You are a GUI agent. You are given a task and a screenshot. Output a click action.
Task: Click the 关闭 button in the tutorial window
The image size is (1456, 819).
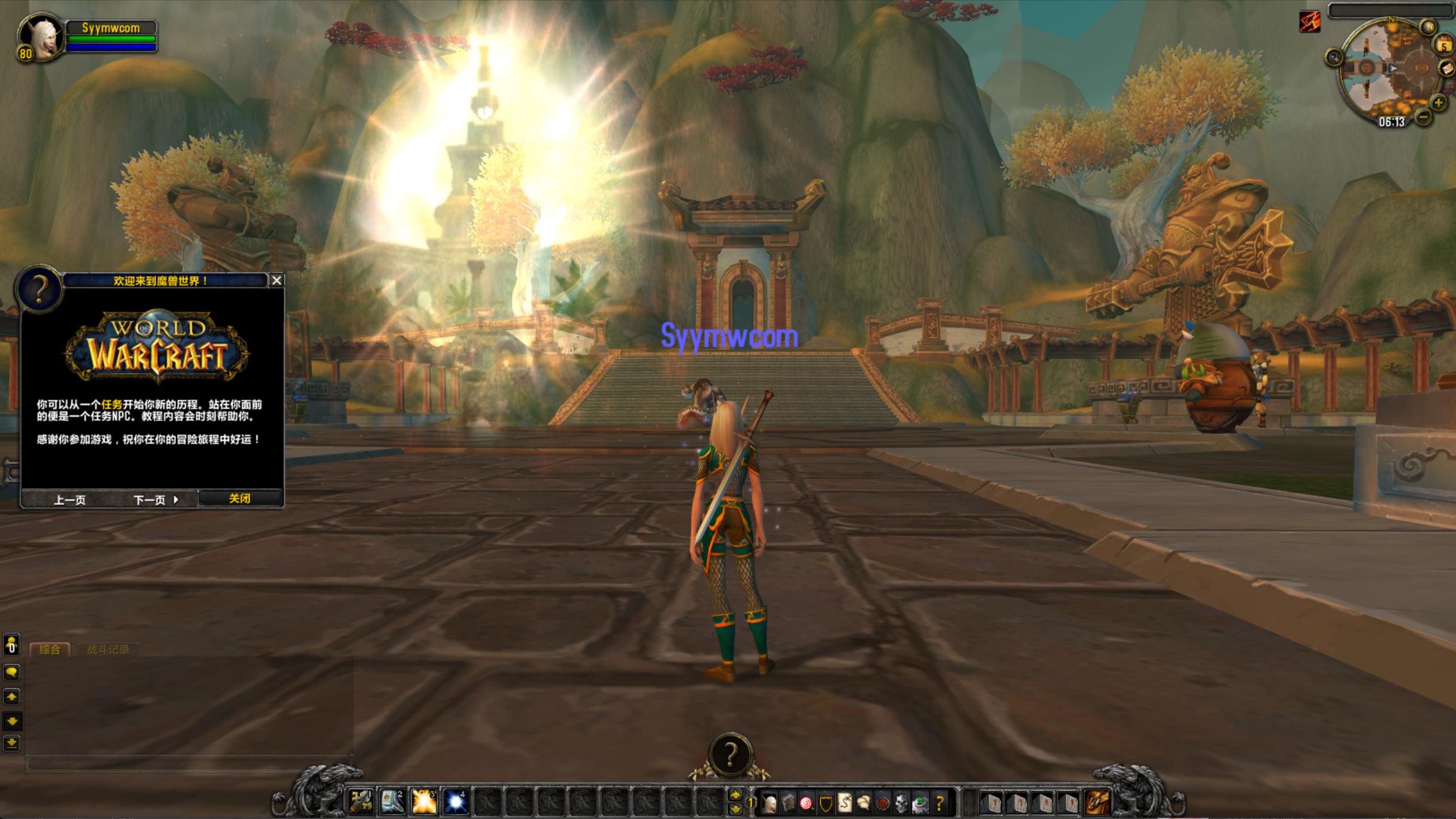click(240, 499)
